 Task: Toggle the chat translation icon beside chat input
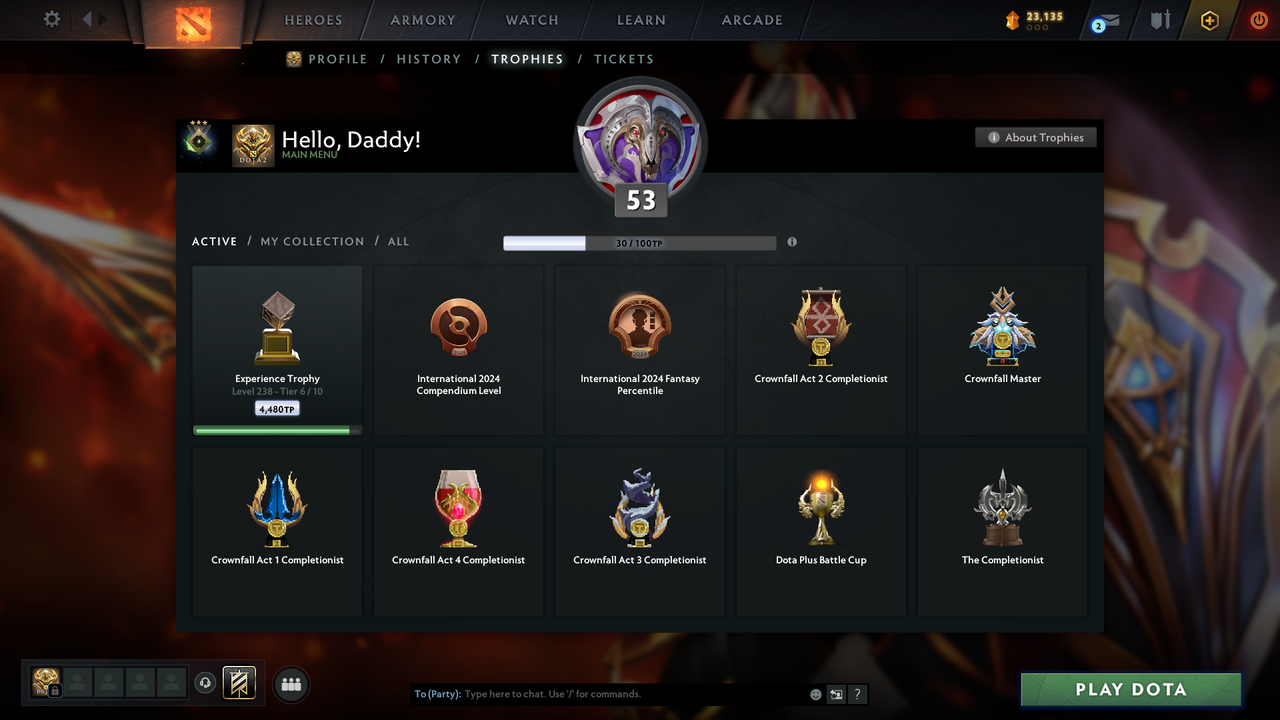click(x=836, y=693)
